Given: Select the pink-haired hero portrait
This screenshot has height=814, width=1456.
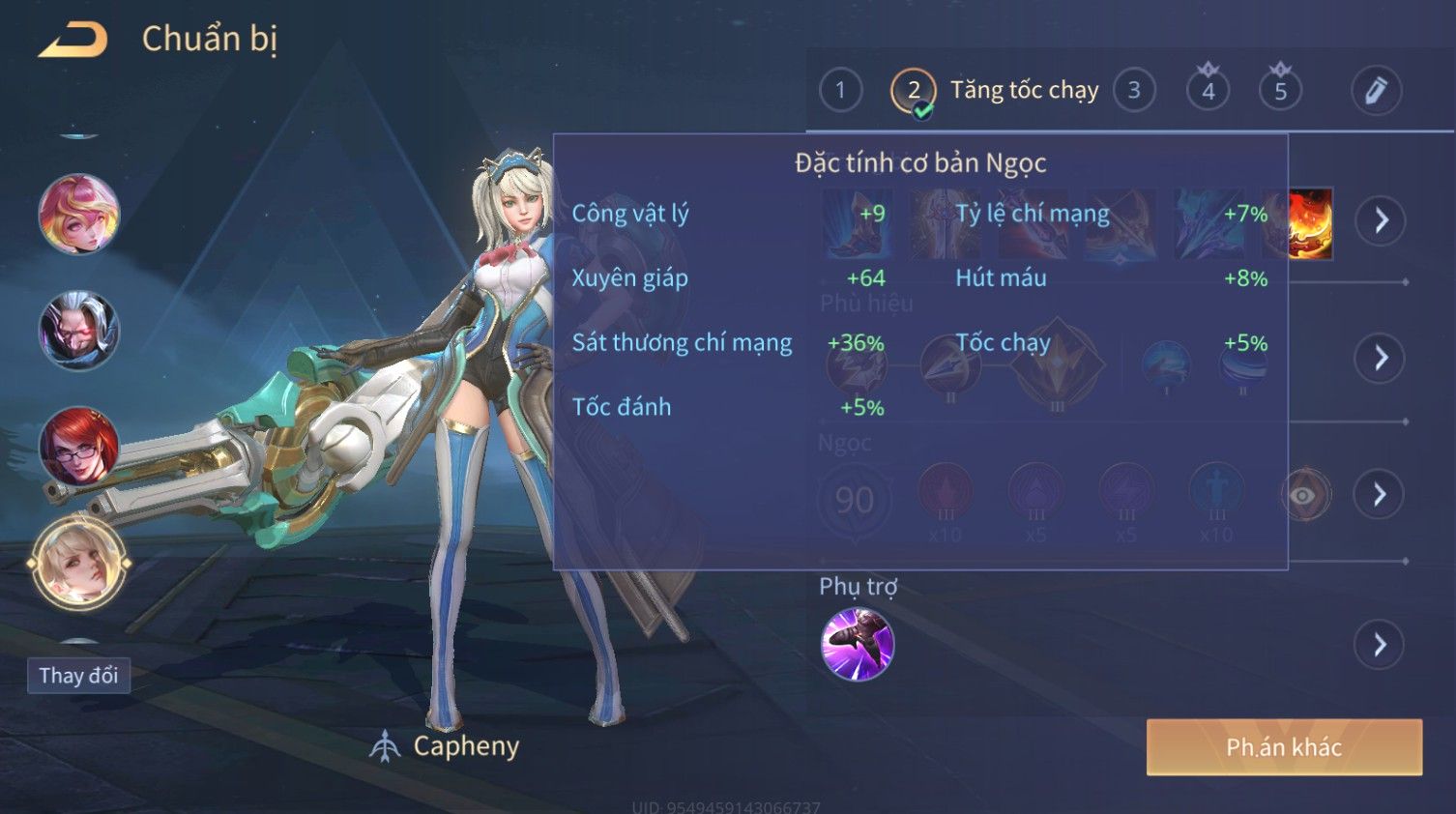Looking at the screenshot, I should [78, 214].
